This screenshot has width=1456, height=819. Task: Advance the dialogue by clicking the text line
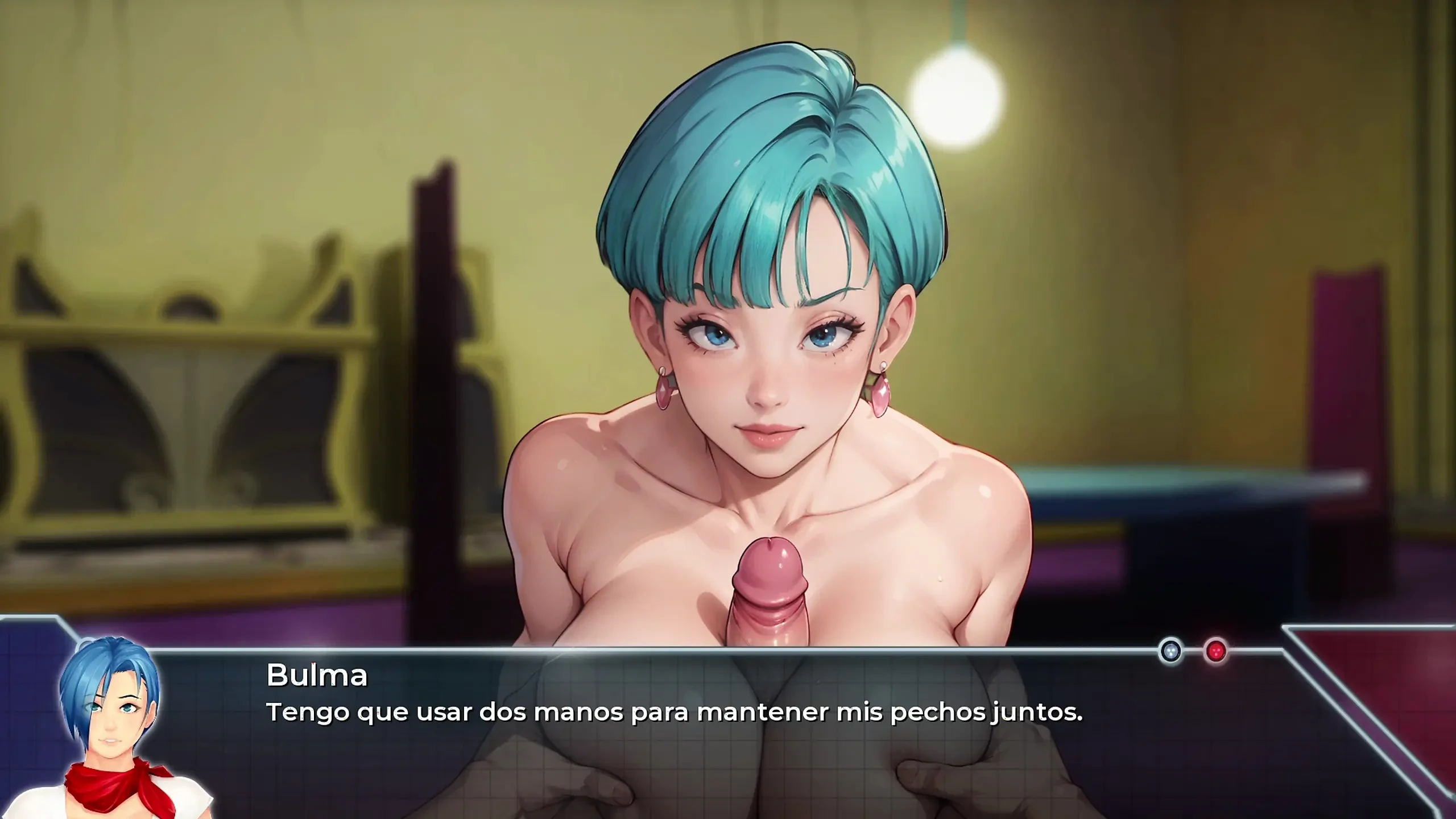click(674, 712)
